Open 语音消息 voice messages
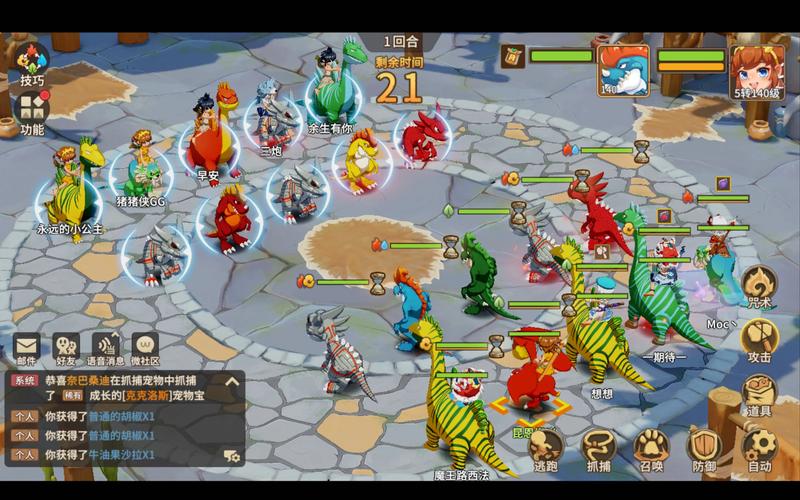 106,348
